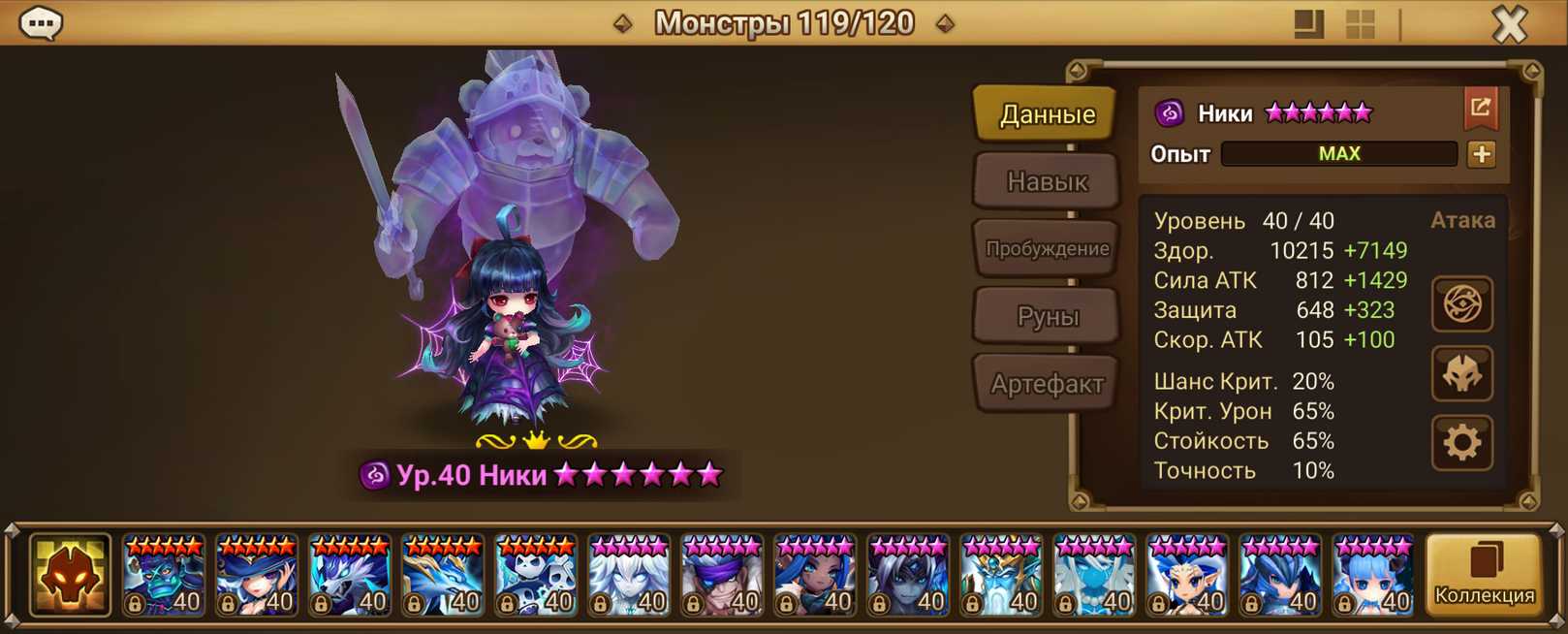Image resolution: width=1568 pixels, height=634 pixels.
Task: Select the panda monster portrait
Action: click(536, 576)
